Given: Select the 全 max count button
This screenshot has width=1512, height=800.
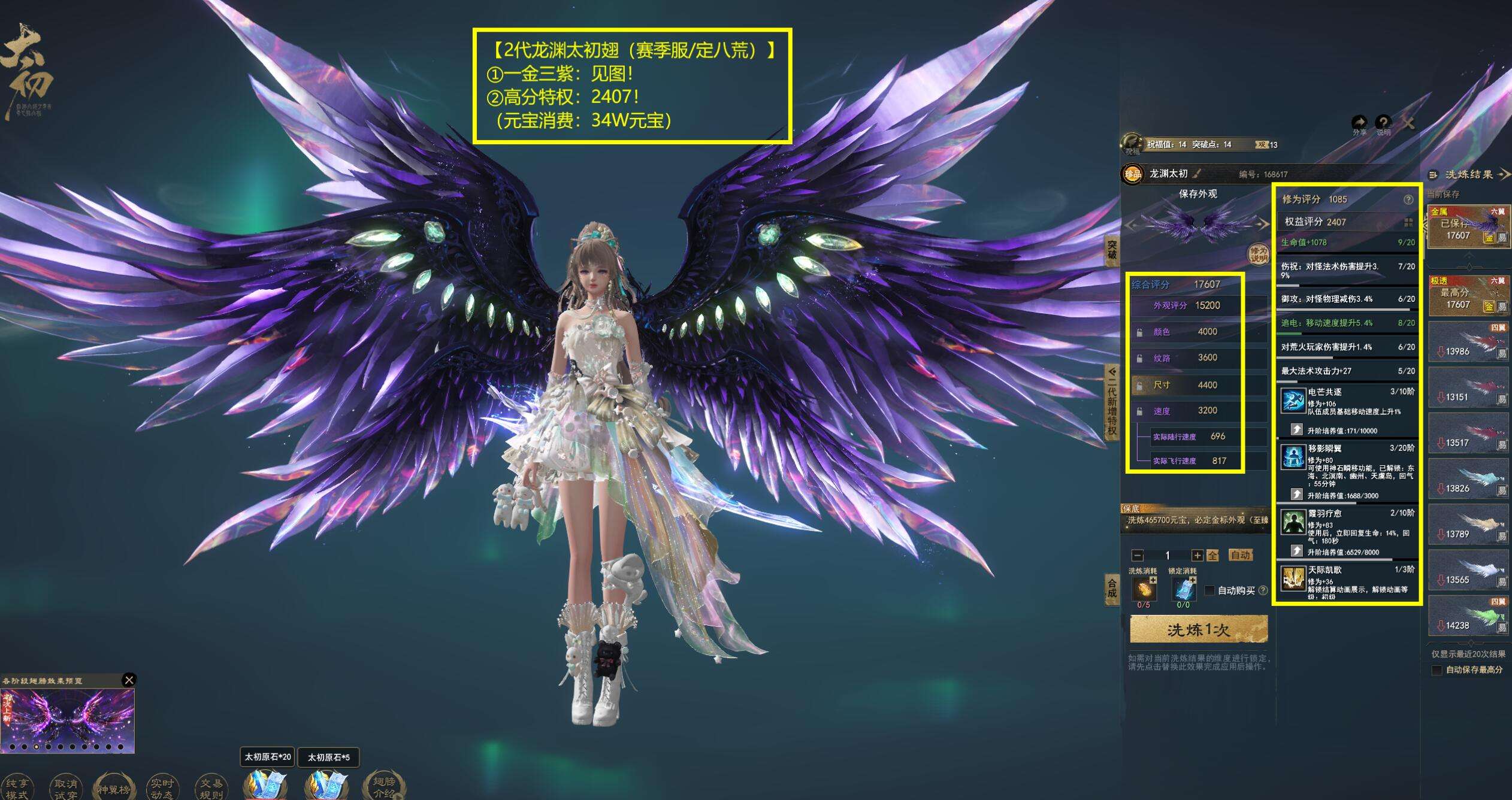Looking at the screenshot, I should [x=1212, y=555].
